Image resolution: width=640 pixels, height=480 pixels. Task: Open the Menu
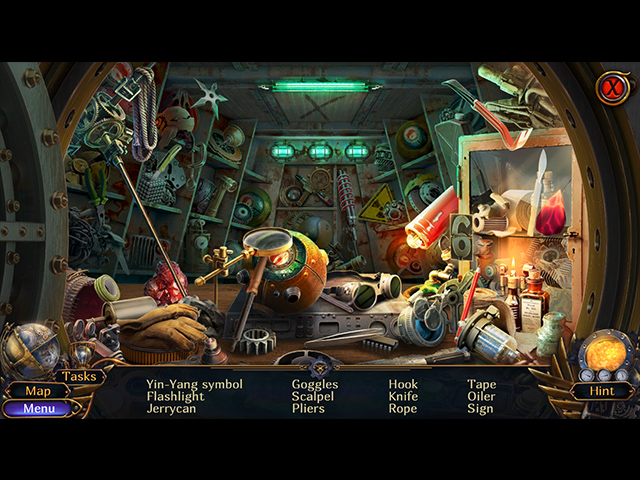[39, 408]
